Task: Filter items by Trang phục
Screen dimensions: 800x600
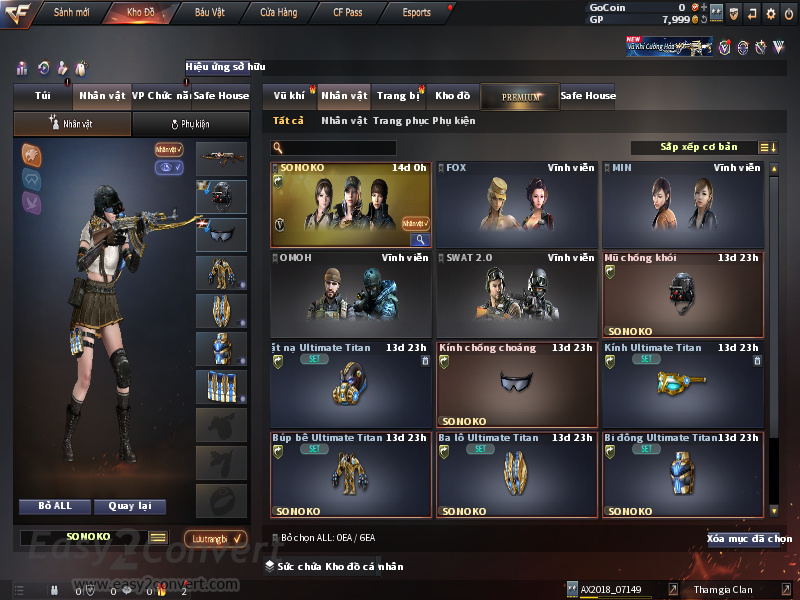Action: click(400, 121)
